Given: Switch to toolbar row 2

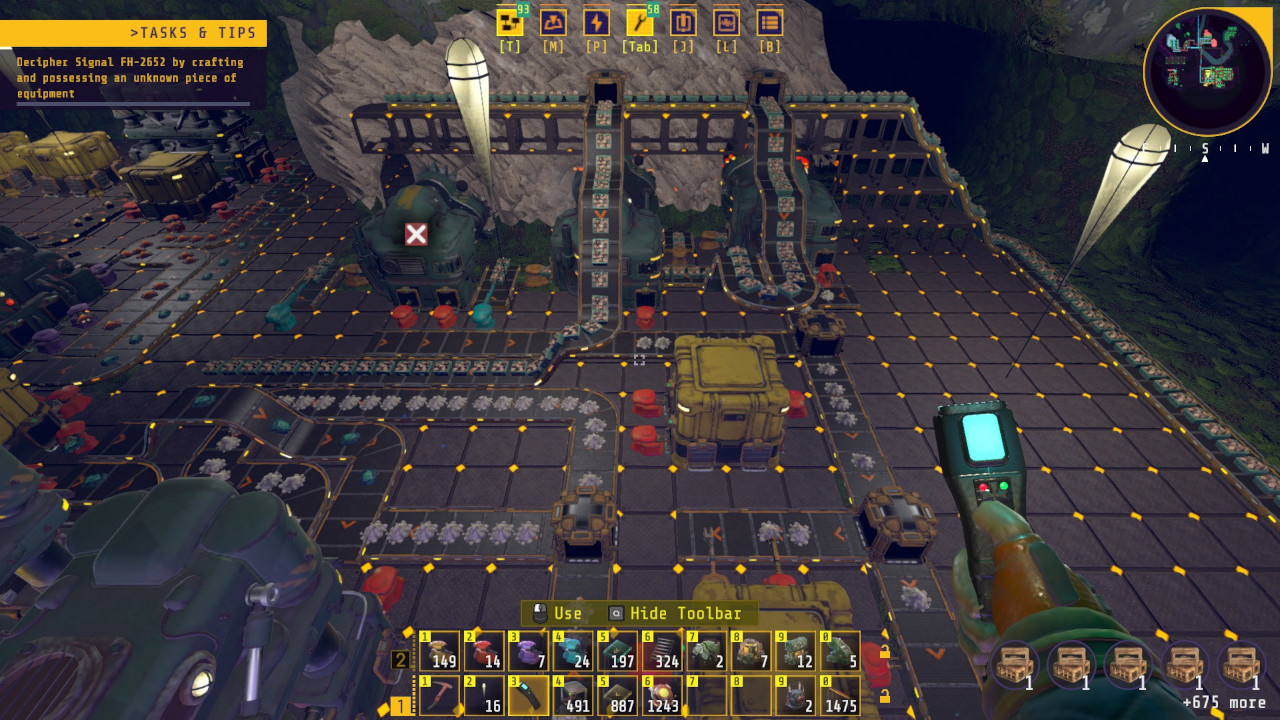Looking at the screenshot, I should [400, 660].
